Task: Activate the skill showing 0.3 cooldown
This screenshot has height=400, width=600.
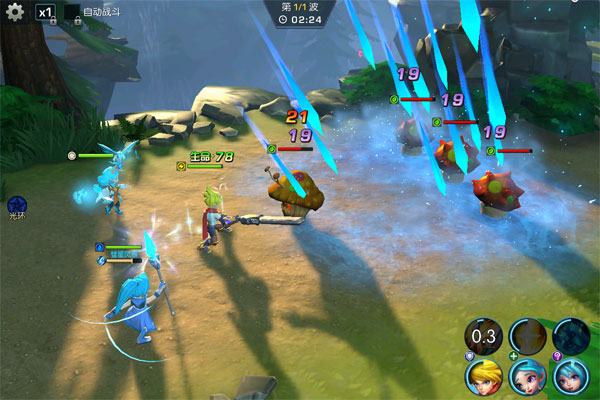Action: coord(484,335)
